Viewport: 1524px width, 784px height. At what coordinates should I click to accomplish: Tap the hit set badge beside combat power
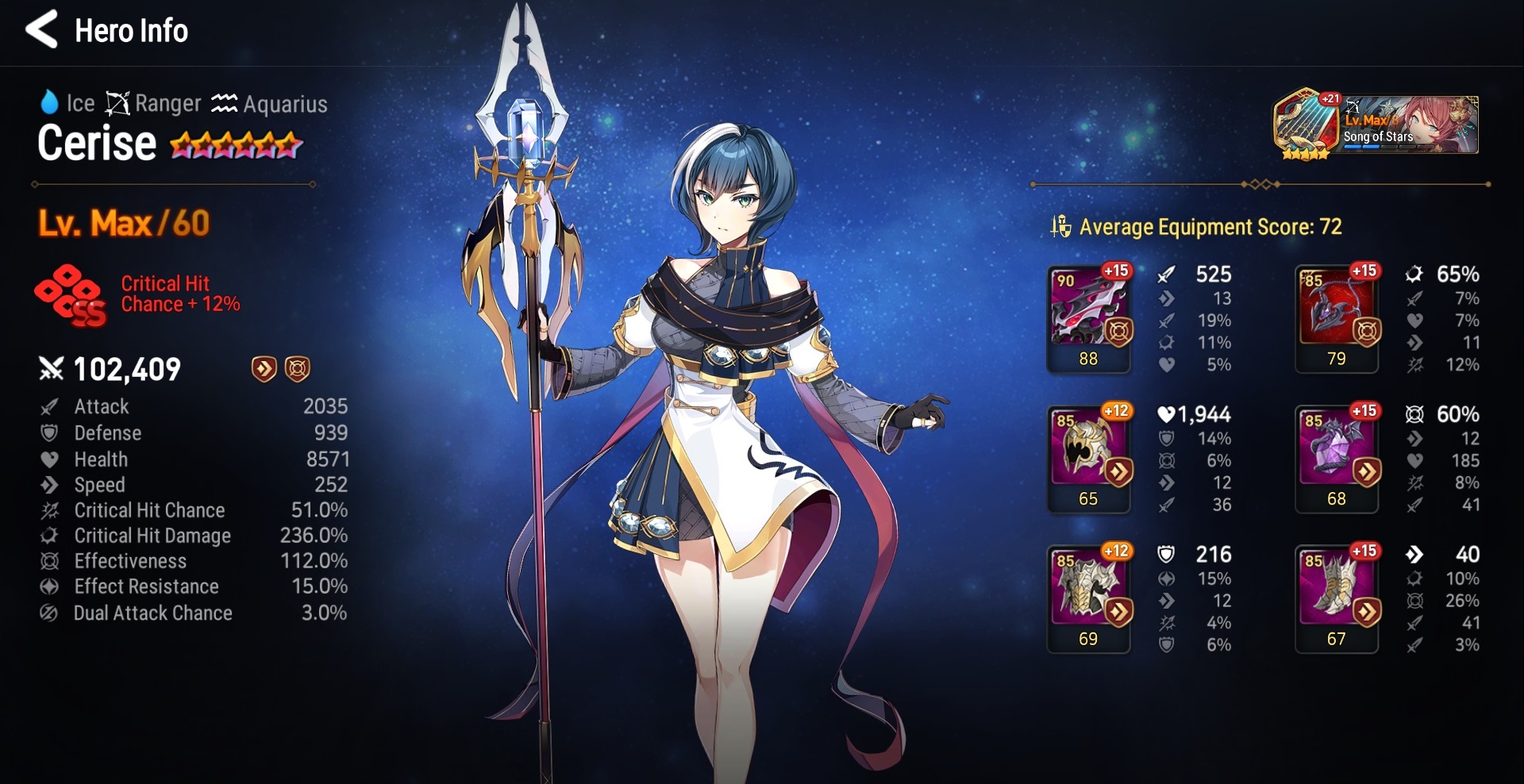pos(298,368)
